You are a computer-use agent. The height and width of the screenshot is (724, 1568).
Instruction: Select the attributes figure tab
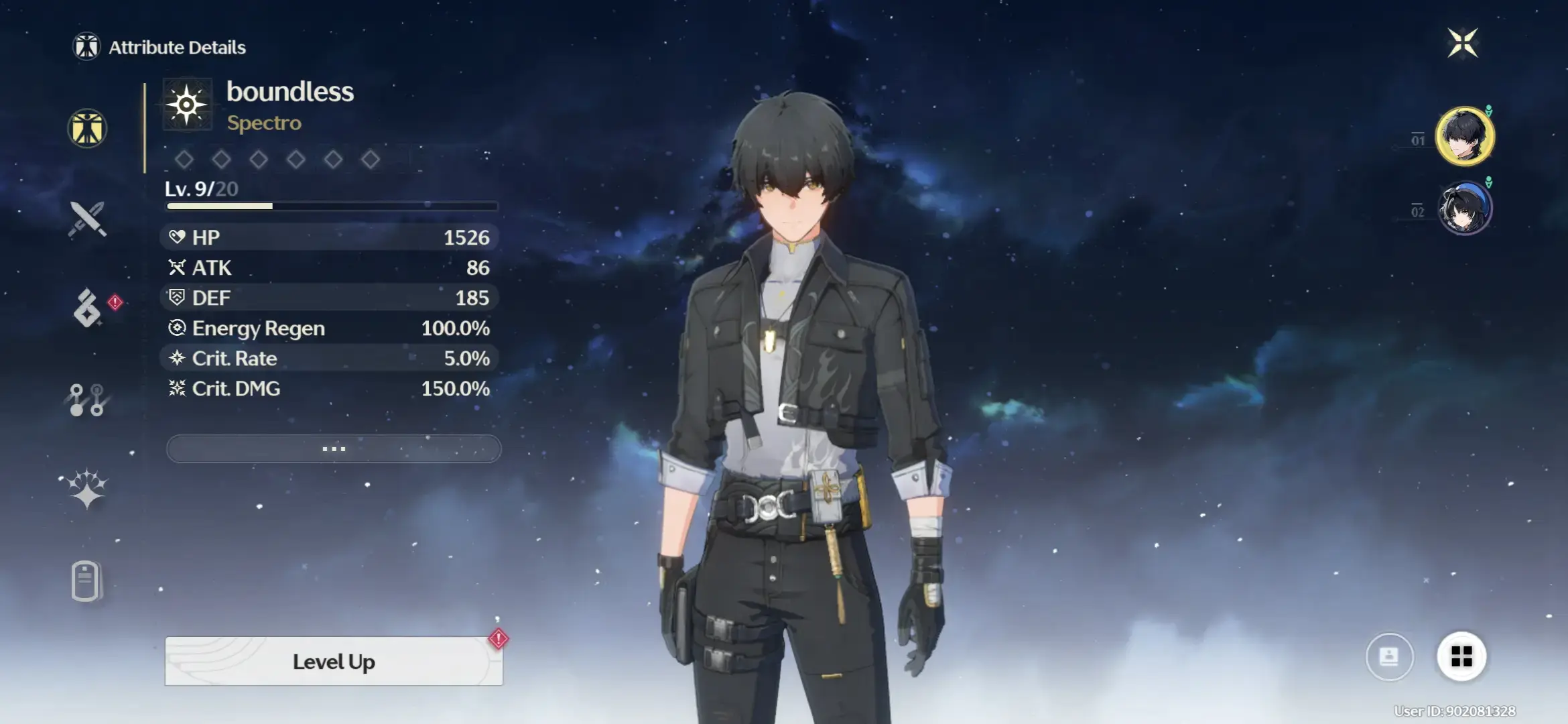[87, 128]
